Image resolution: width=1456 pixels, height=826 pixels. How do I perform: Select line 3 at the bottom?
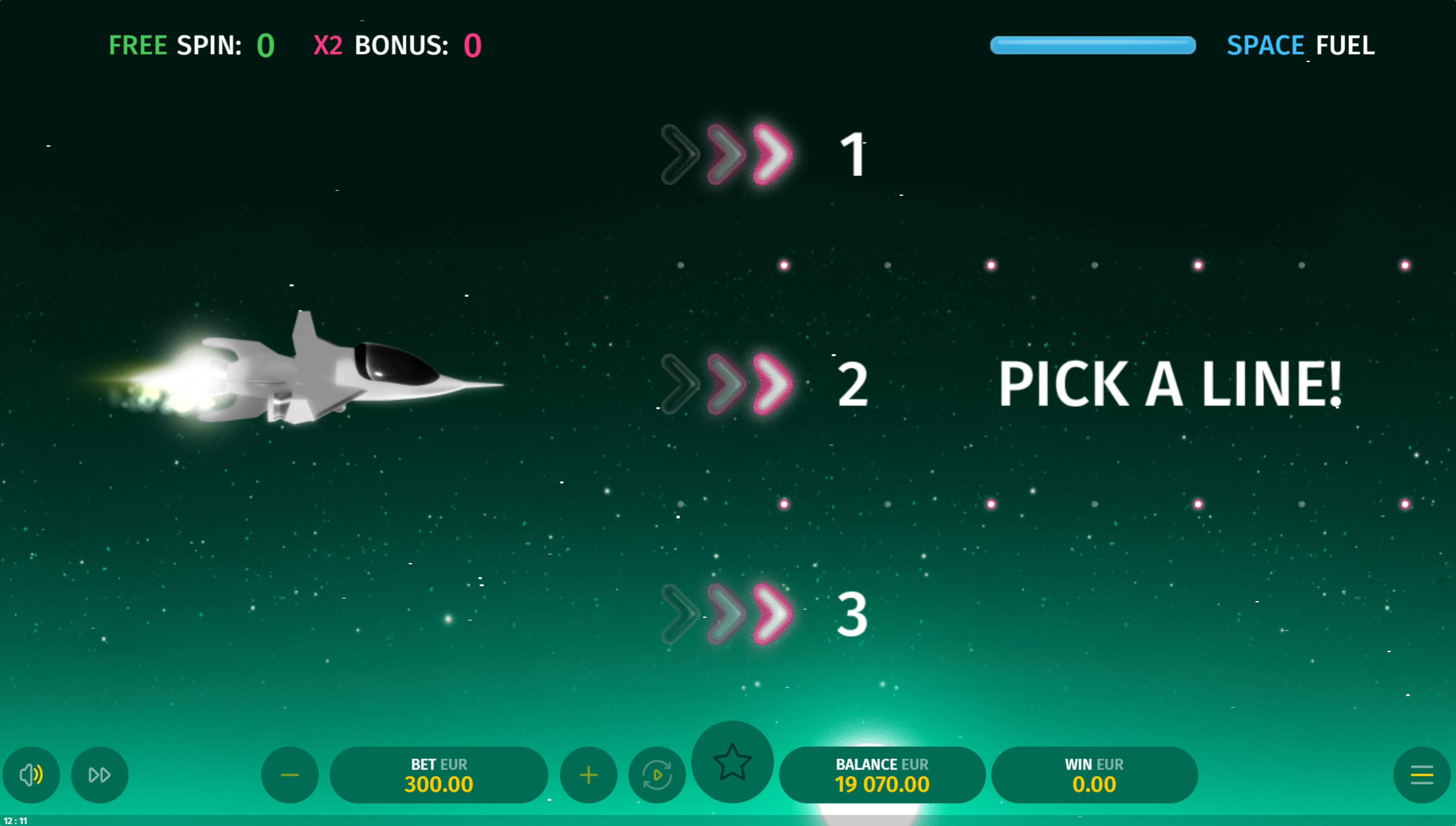point(763,614)
